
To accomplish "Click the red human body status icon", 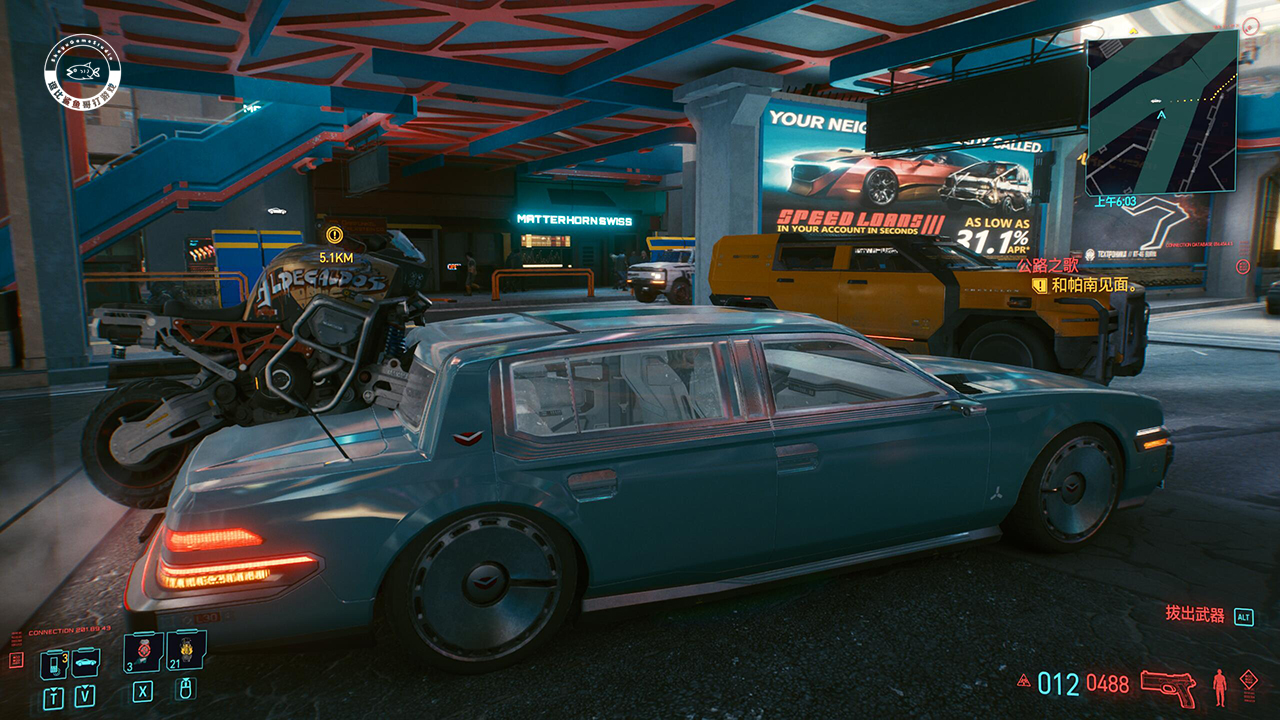I will coord(1219,686).
